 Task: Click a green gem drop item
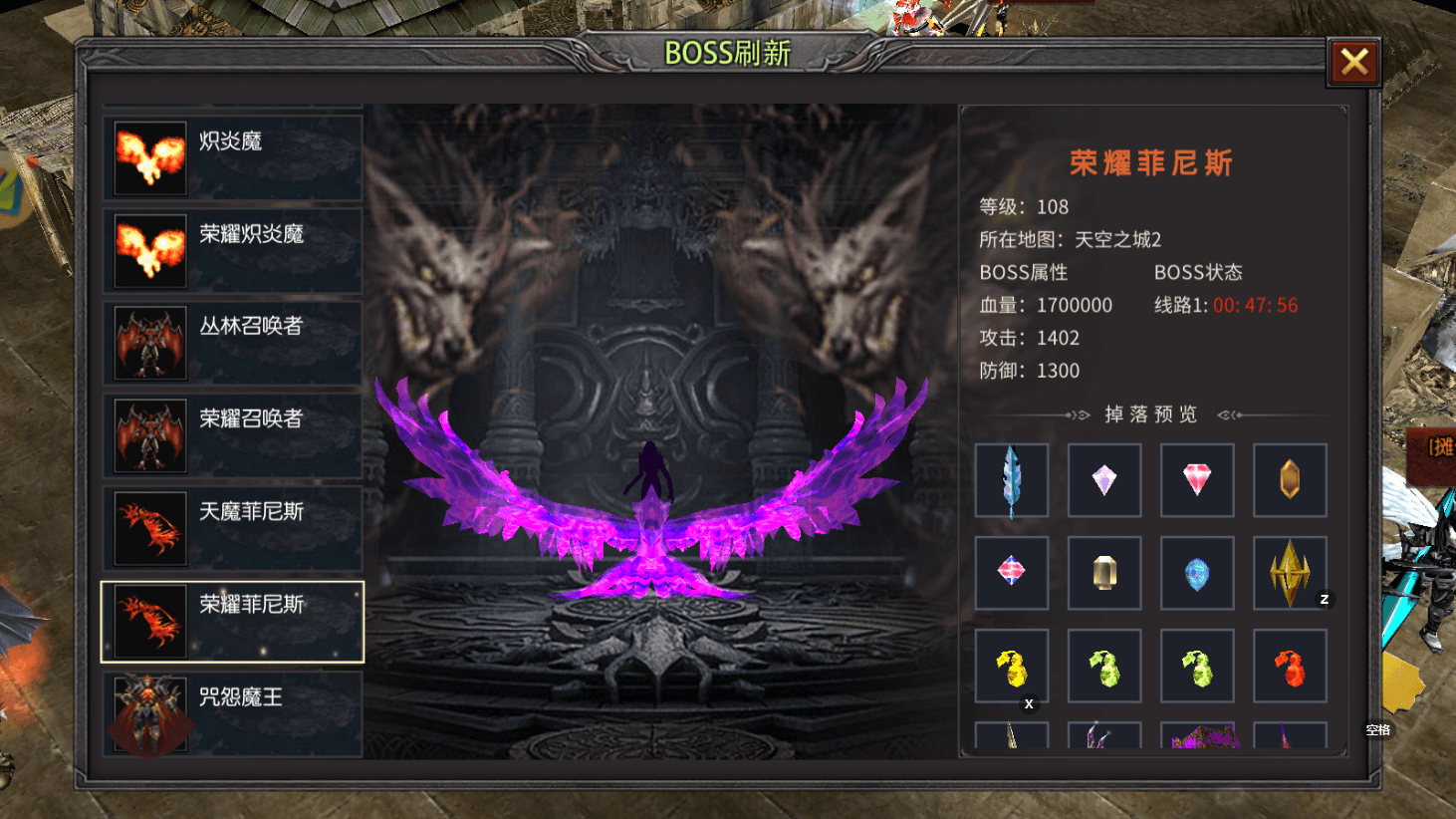click(1104, 666)
